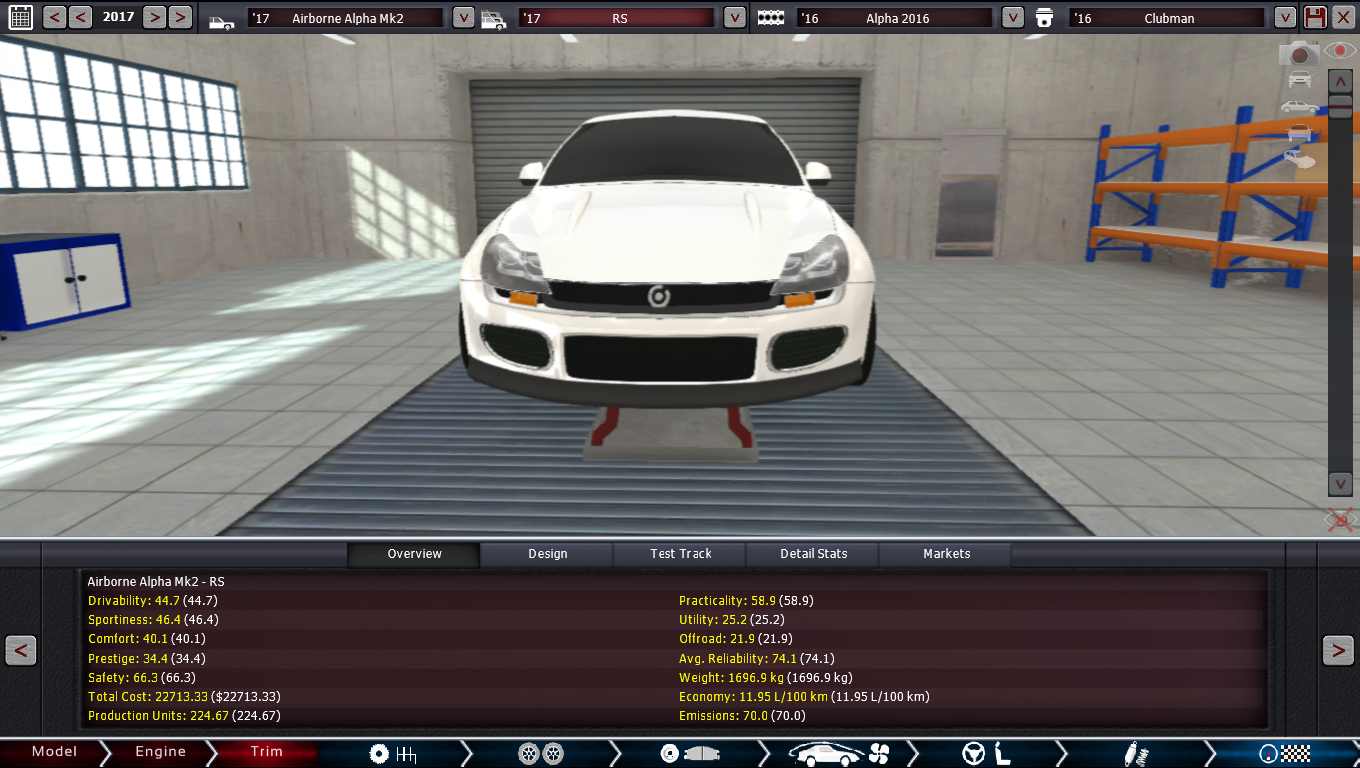Open the Test Track tab
This screenshot has width=1360, height=768.
(681, 554)
